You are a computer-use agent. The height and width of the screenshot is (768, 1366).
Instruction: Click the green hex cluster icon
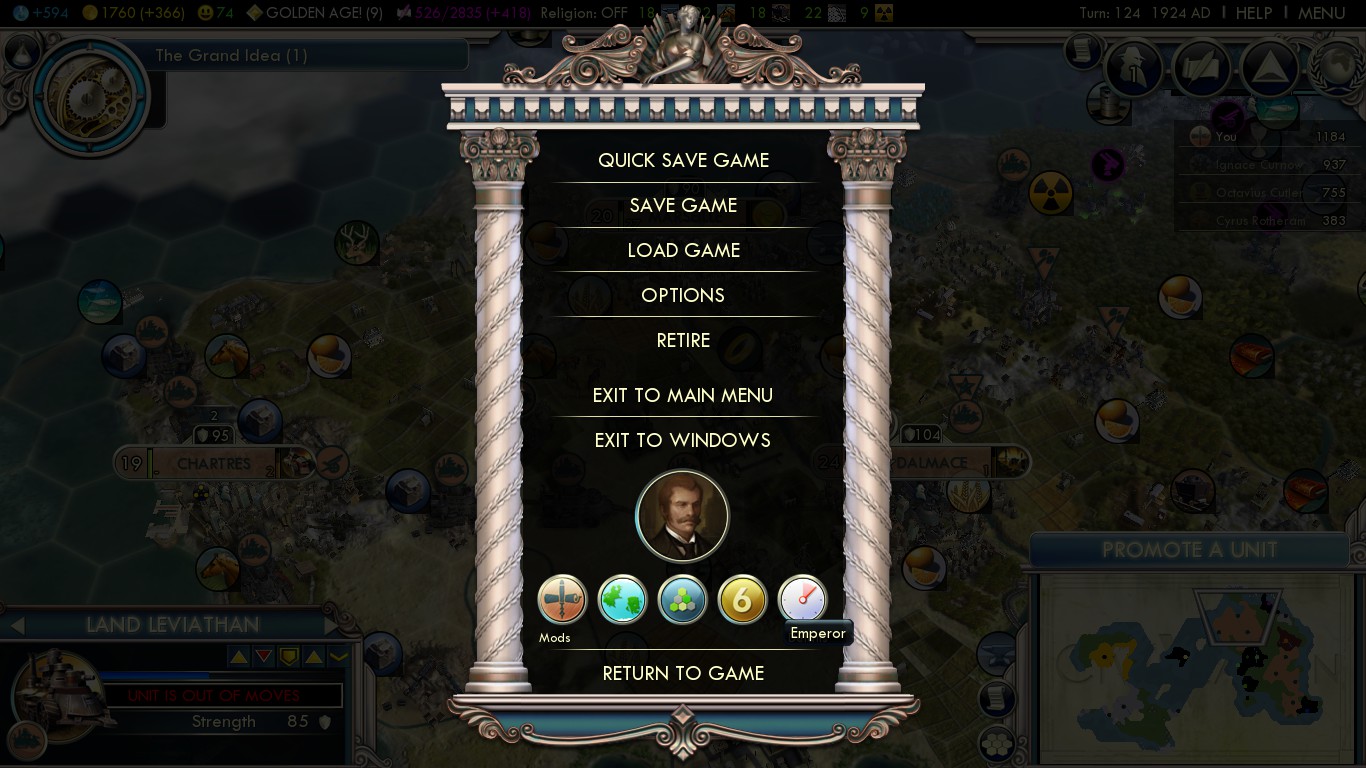[x=682, y=600]
